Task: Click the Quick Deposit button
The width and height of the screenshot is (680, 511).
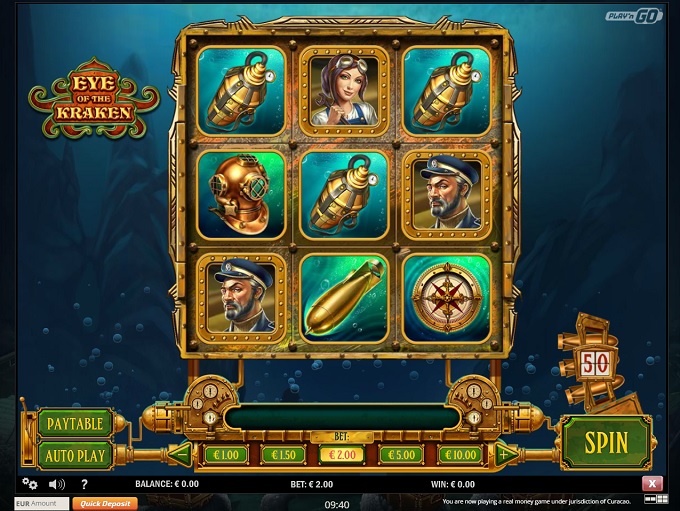Action: [x=103, y=504]
